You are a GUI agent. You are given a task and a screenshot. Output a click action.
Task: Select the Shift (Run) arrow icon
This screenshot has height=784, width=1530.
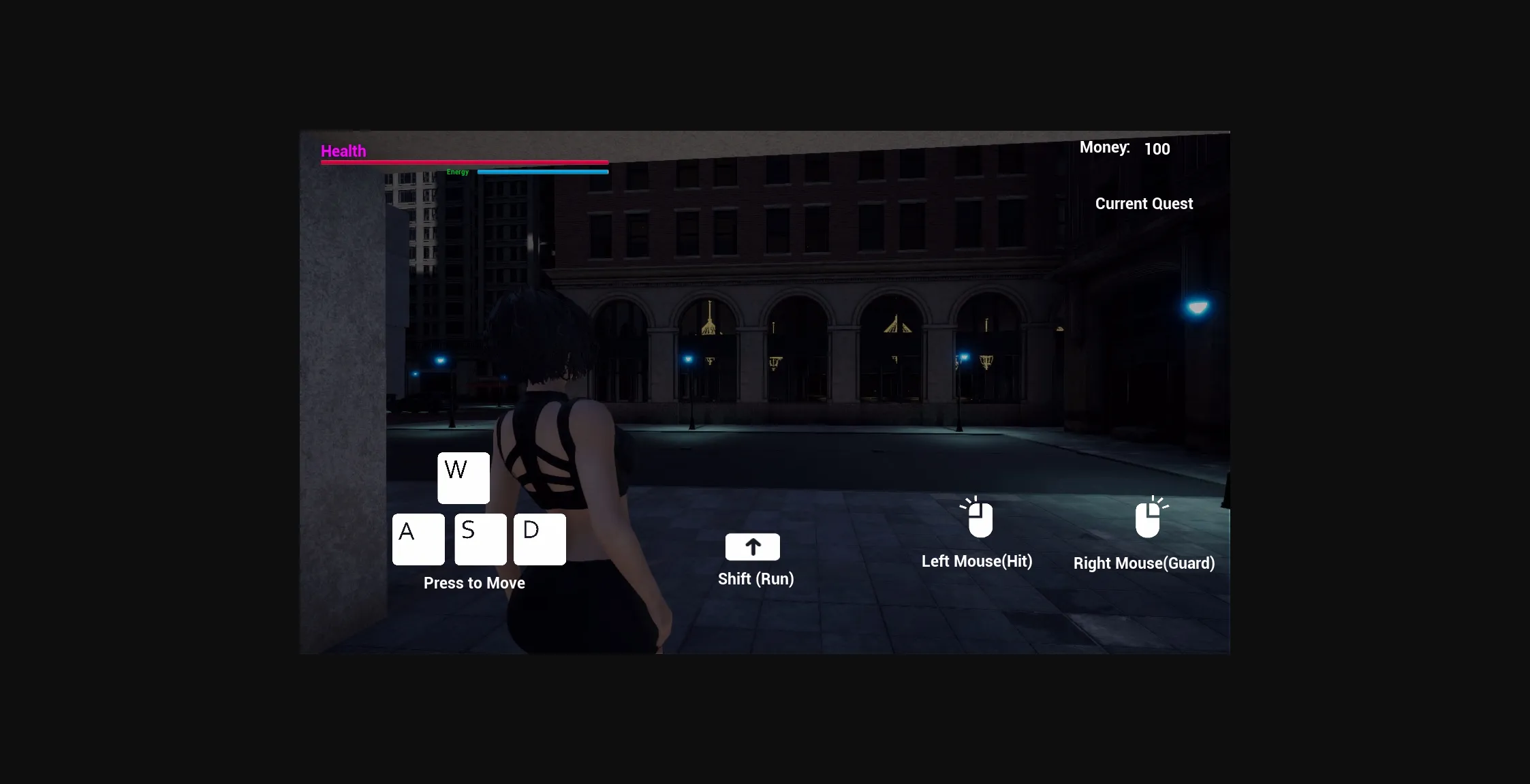coord(752,546)
